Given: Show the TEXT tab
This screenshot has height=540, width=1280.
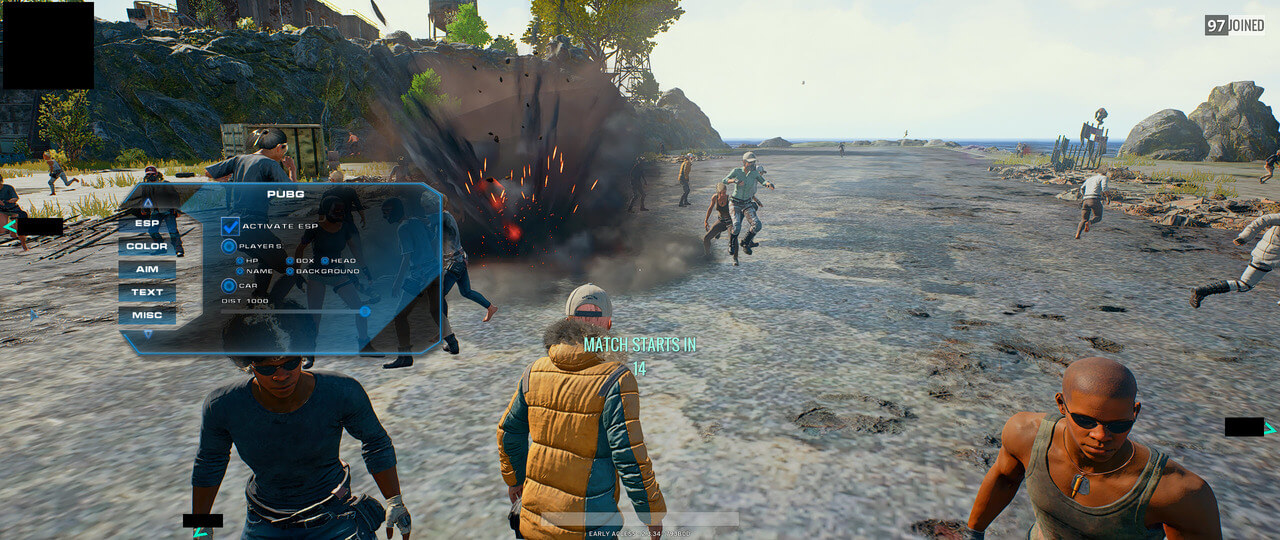Looking at the screenshot, I should (x=147, y=292).
